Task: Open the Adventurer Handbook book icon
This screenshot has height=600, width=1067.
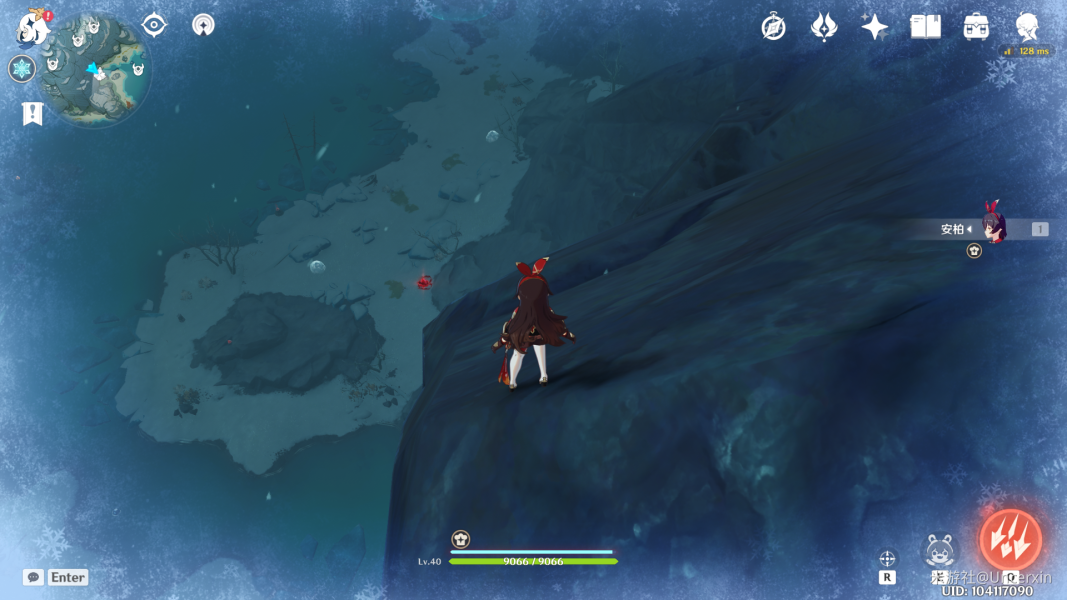Action: pos(925,27)
